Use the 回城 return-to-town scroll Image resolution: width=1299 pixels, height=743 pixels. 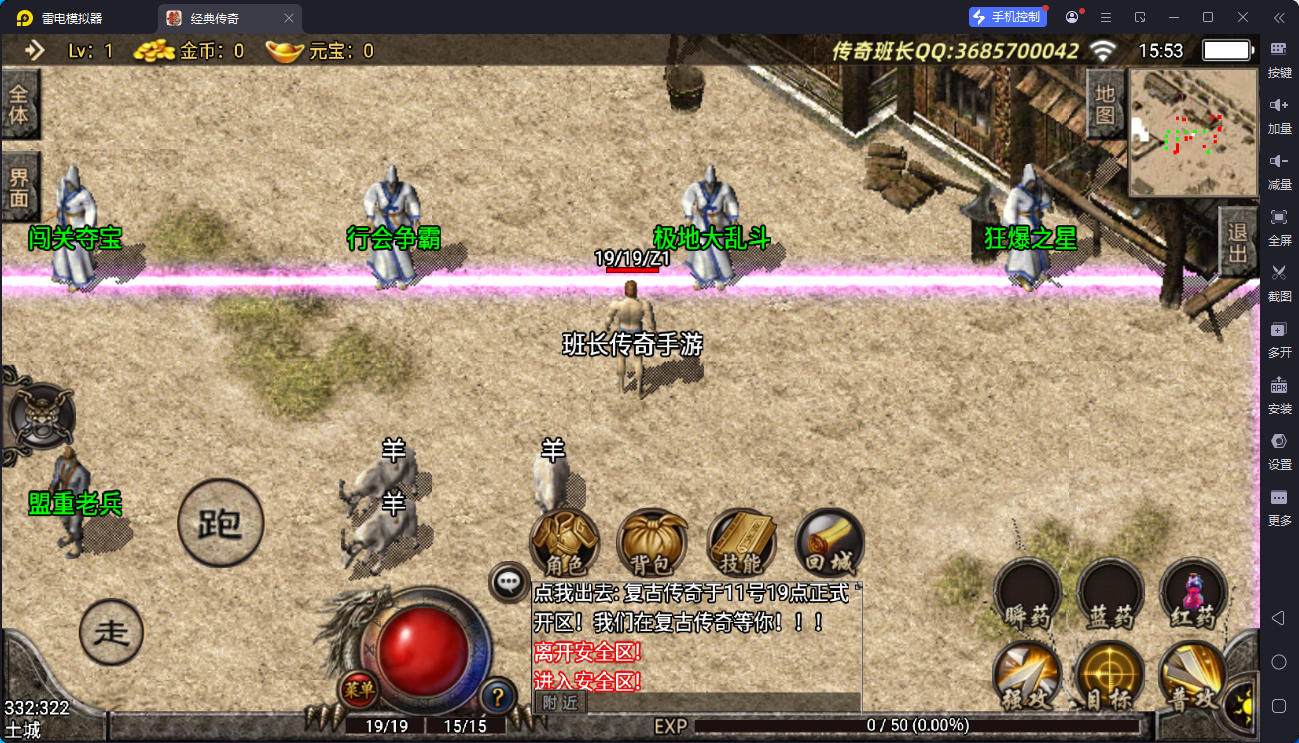[829, 544]
